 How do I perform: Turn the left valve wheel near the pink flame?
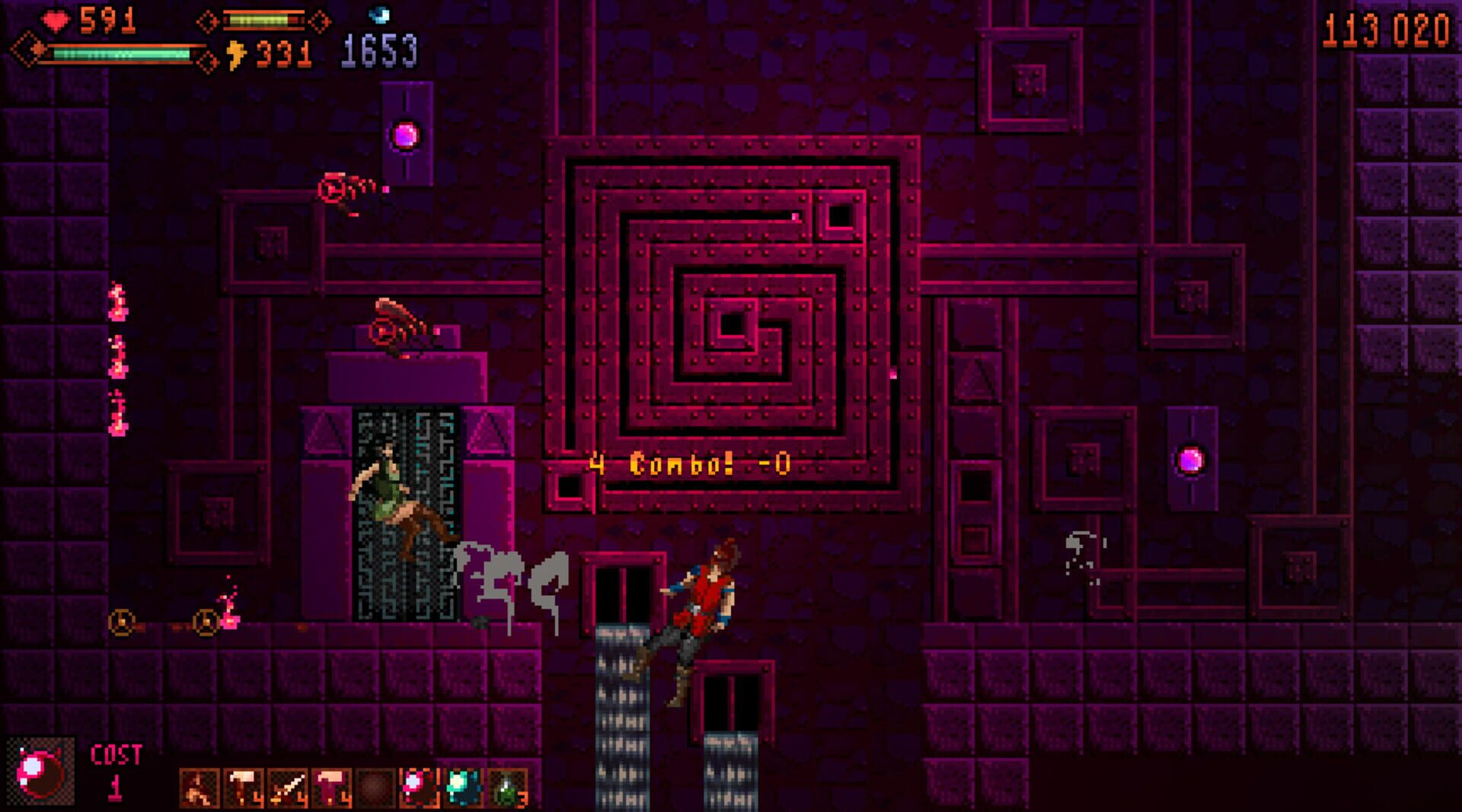pyautogui.click(x=122, y=624)
